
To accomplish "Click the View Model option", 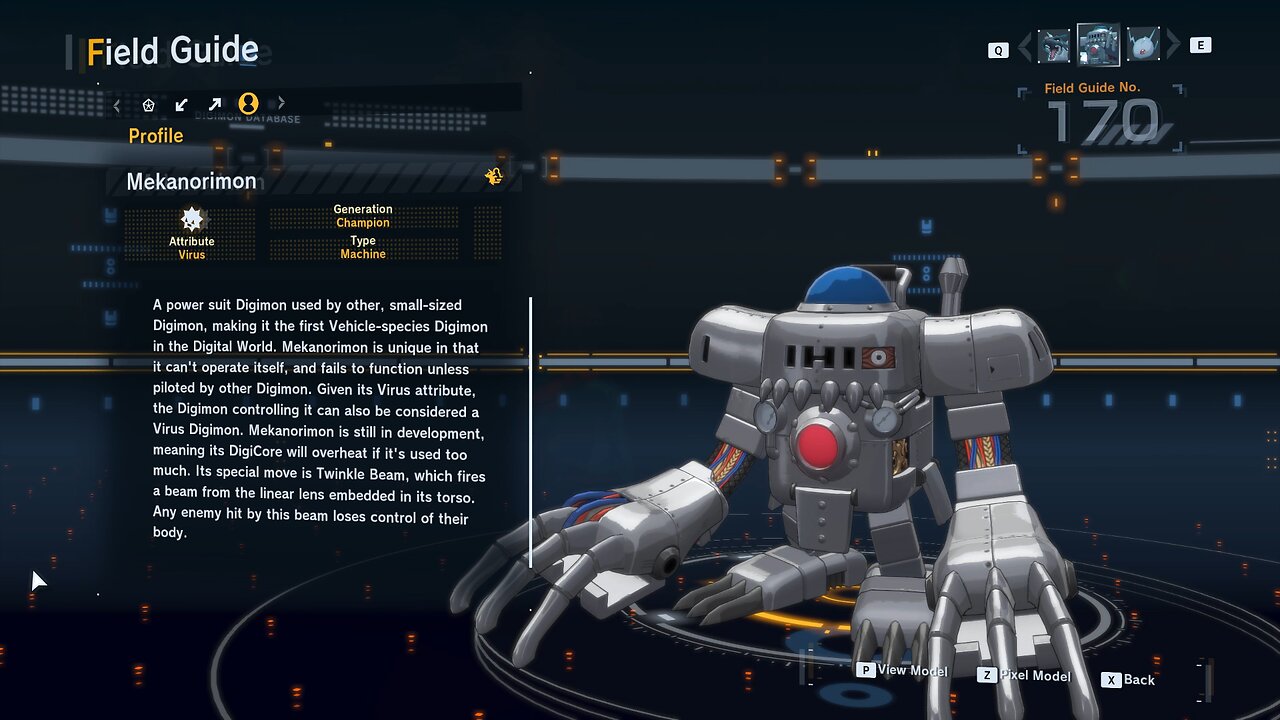I will point(902,671).
